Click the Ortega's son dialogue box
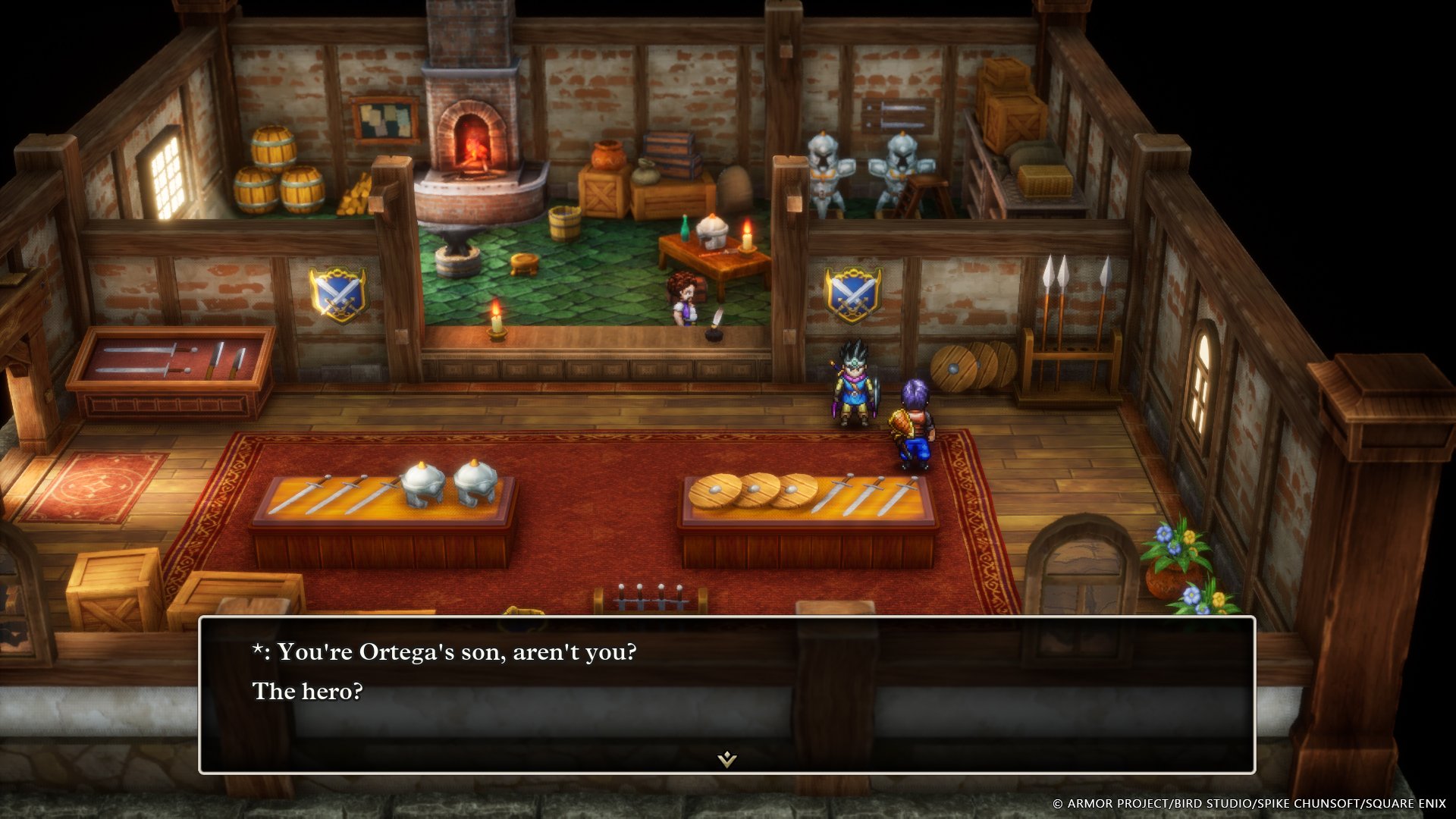The image size is (1456, 819). tap(726, 694)
